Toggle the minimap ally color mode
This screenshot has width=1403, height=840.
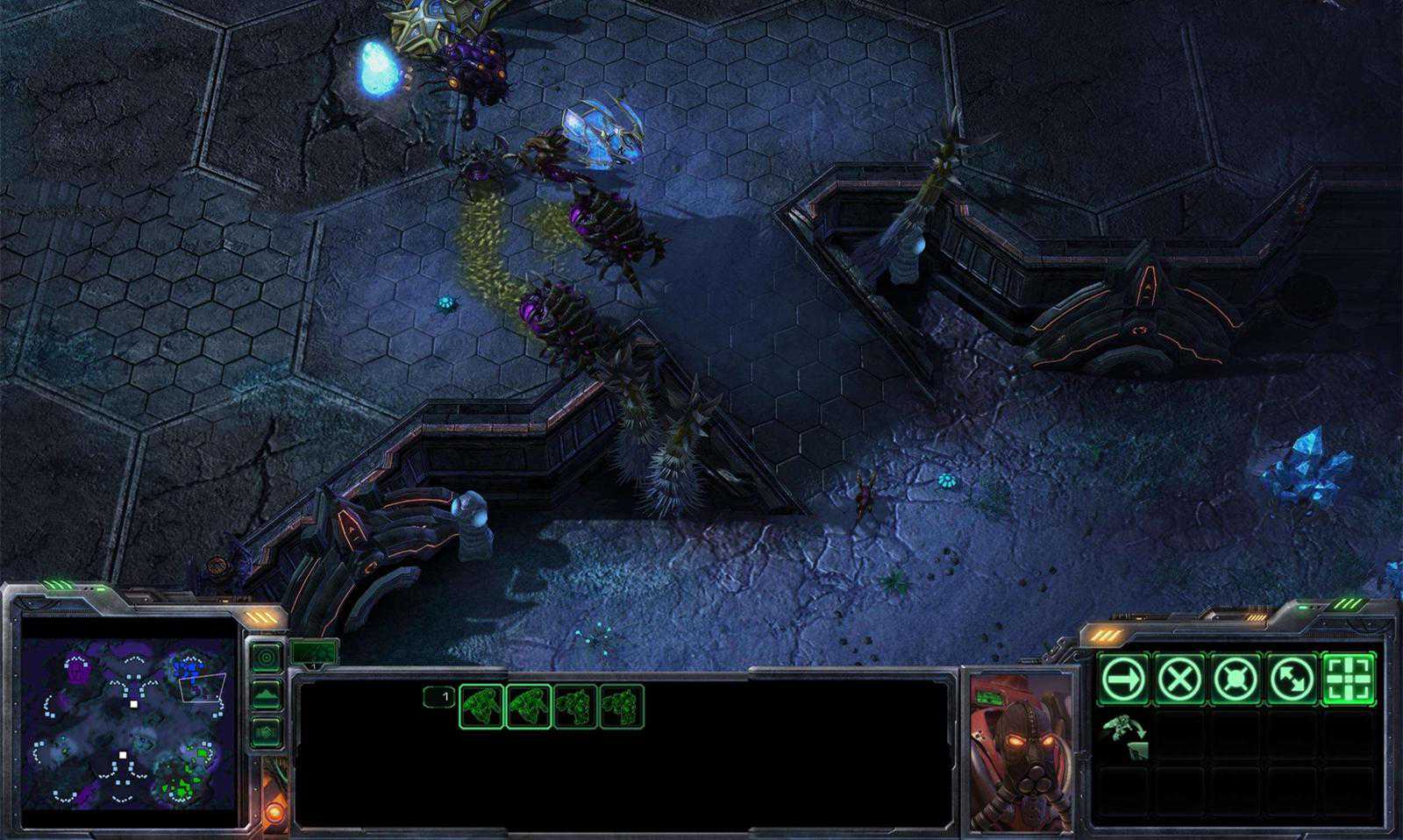click(266, 731)
